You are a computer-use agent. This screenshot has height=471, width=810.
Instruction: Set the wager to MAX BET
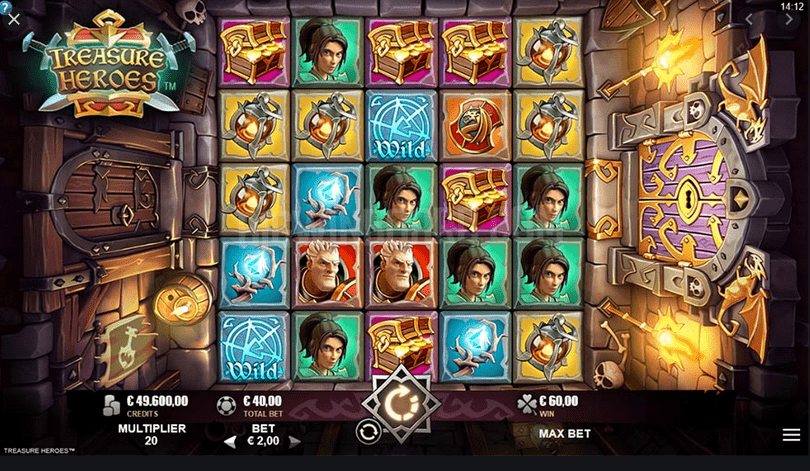coord(564,434)
